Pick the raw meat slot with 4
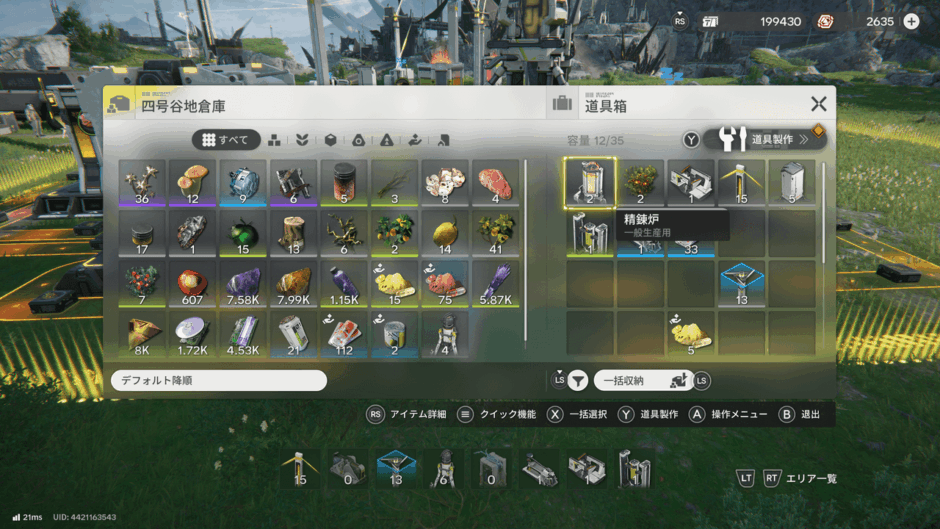The height and width of the screenshot is (529, 940). (496, 183)
